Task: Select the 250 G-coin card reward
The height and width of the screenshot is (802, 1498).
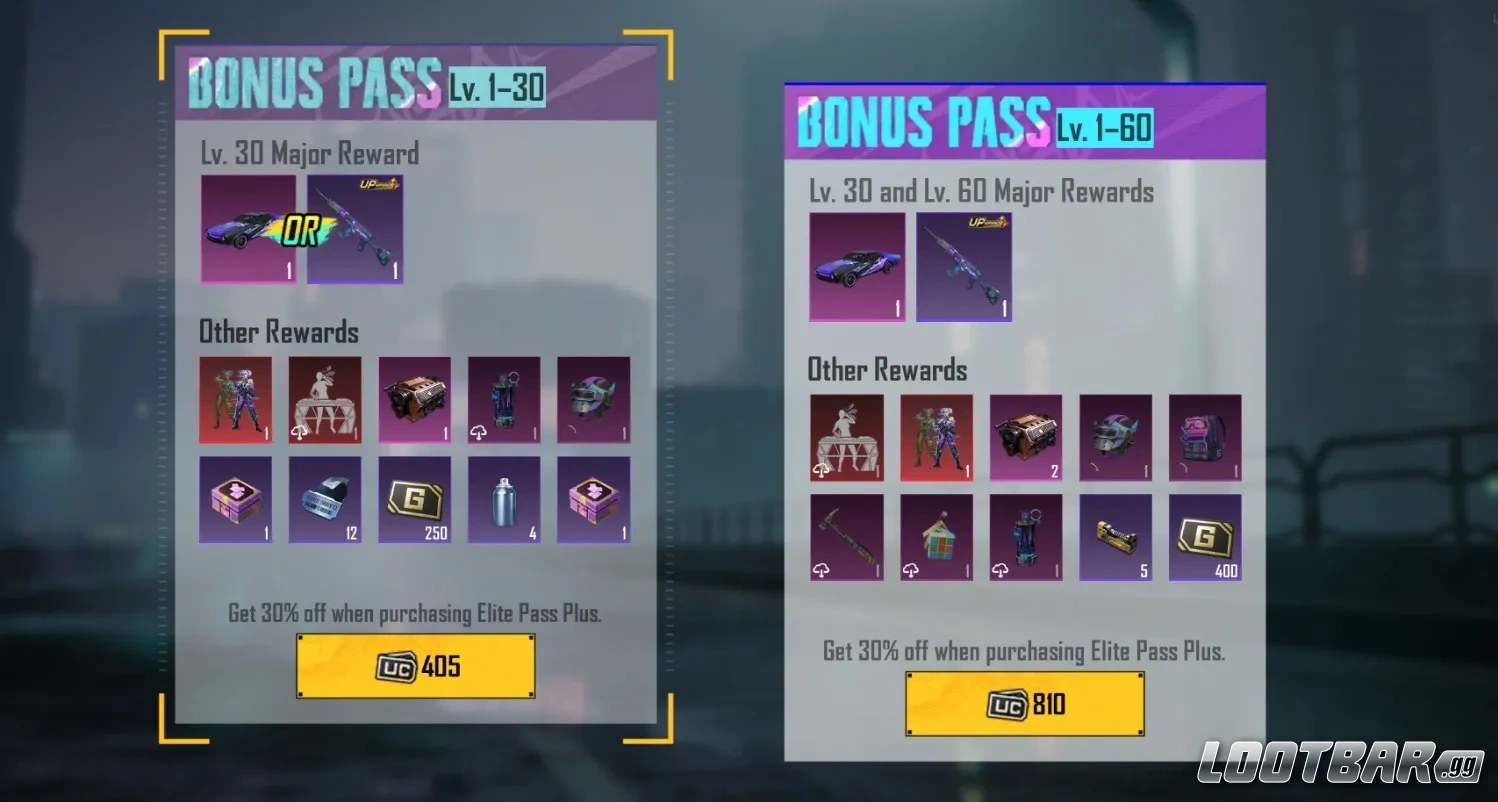Action: coord(415,500)
